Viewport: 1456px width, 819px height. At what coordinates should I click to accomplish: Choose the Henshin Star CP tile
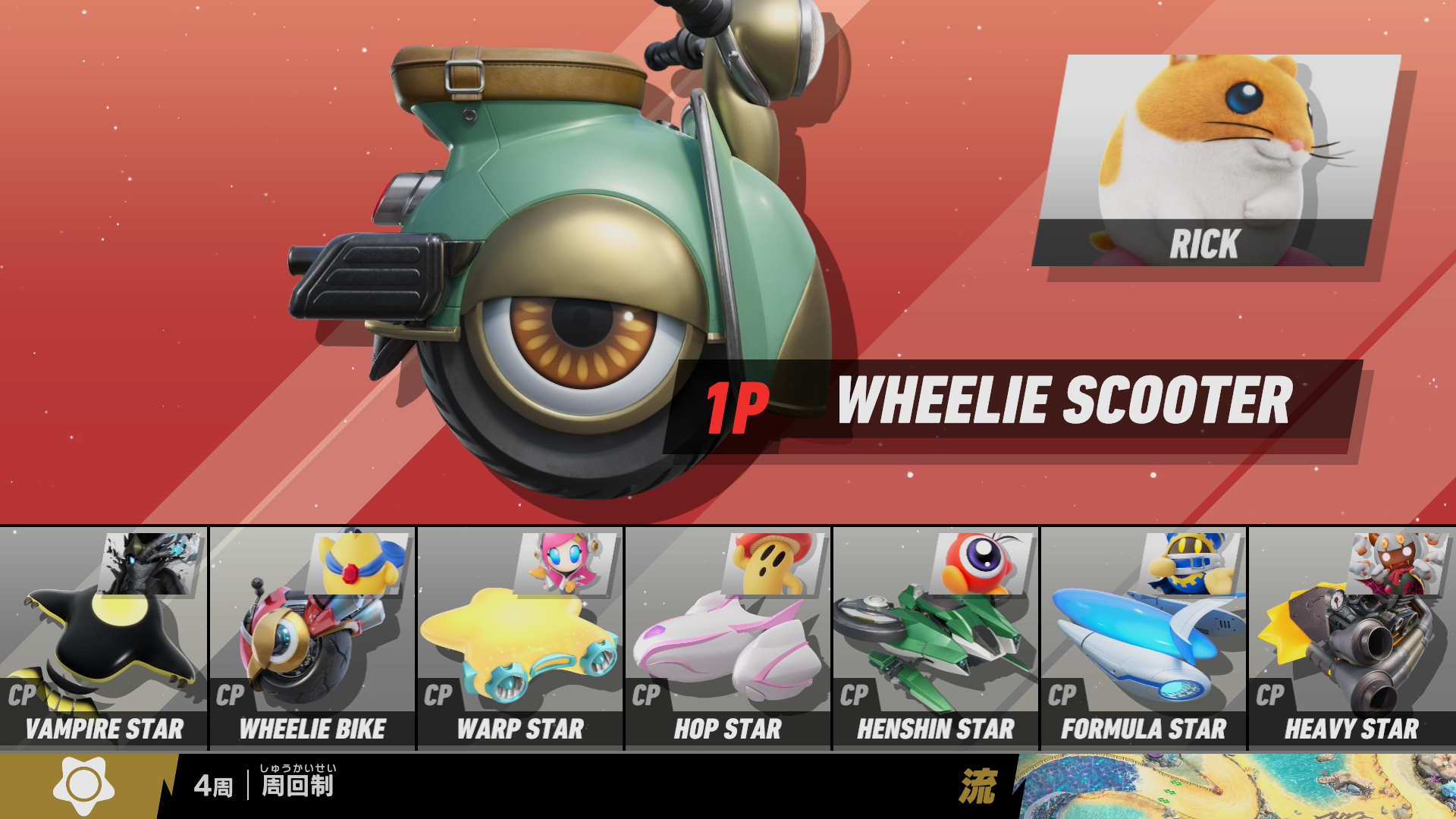click(x=936, y=639)
